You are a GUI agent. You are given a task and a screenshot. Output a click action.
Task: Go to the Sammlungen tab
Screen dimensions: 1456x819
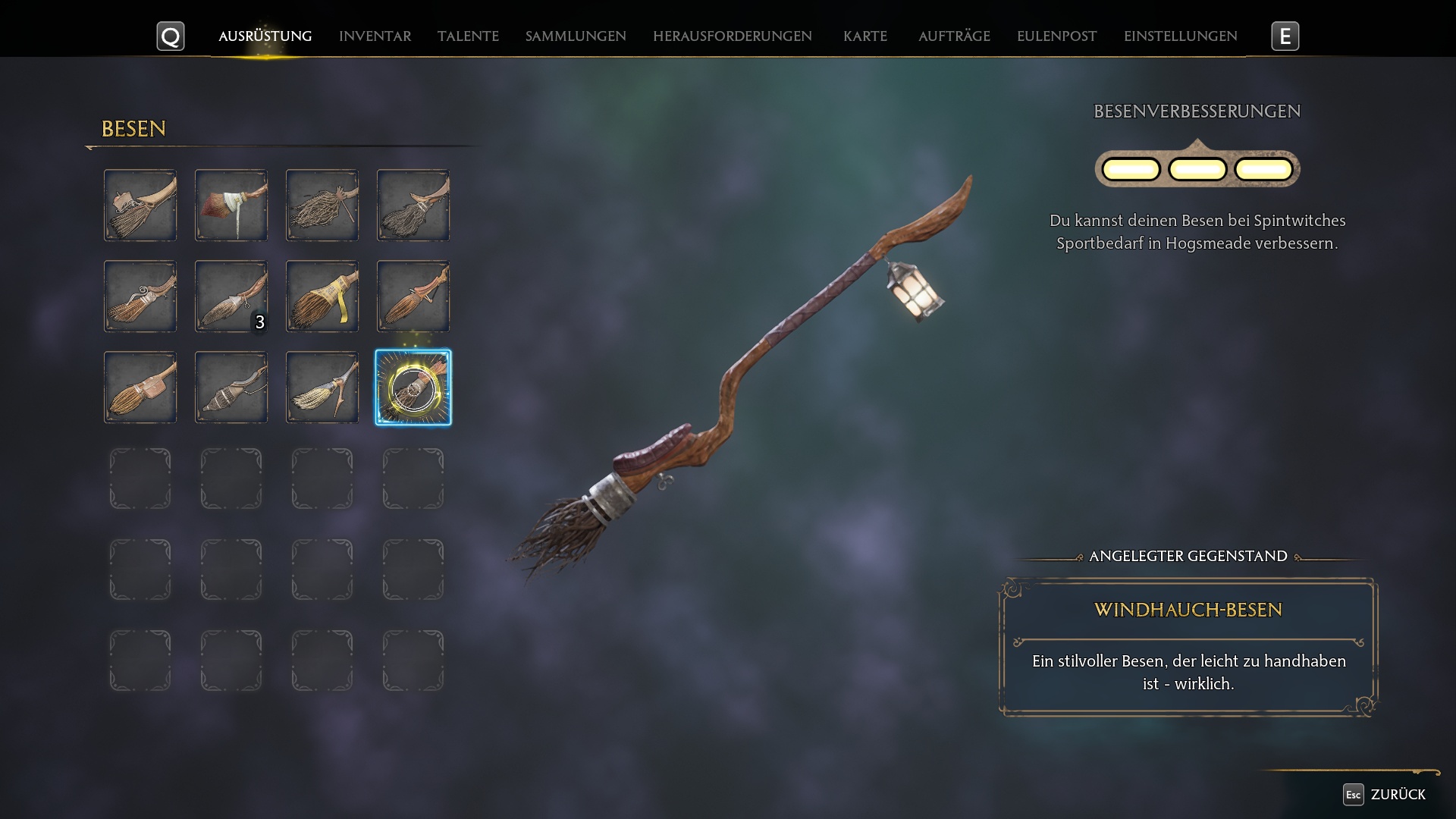(576, 36)
